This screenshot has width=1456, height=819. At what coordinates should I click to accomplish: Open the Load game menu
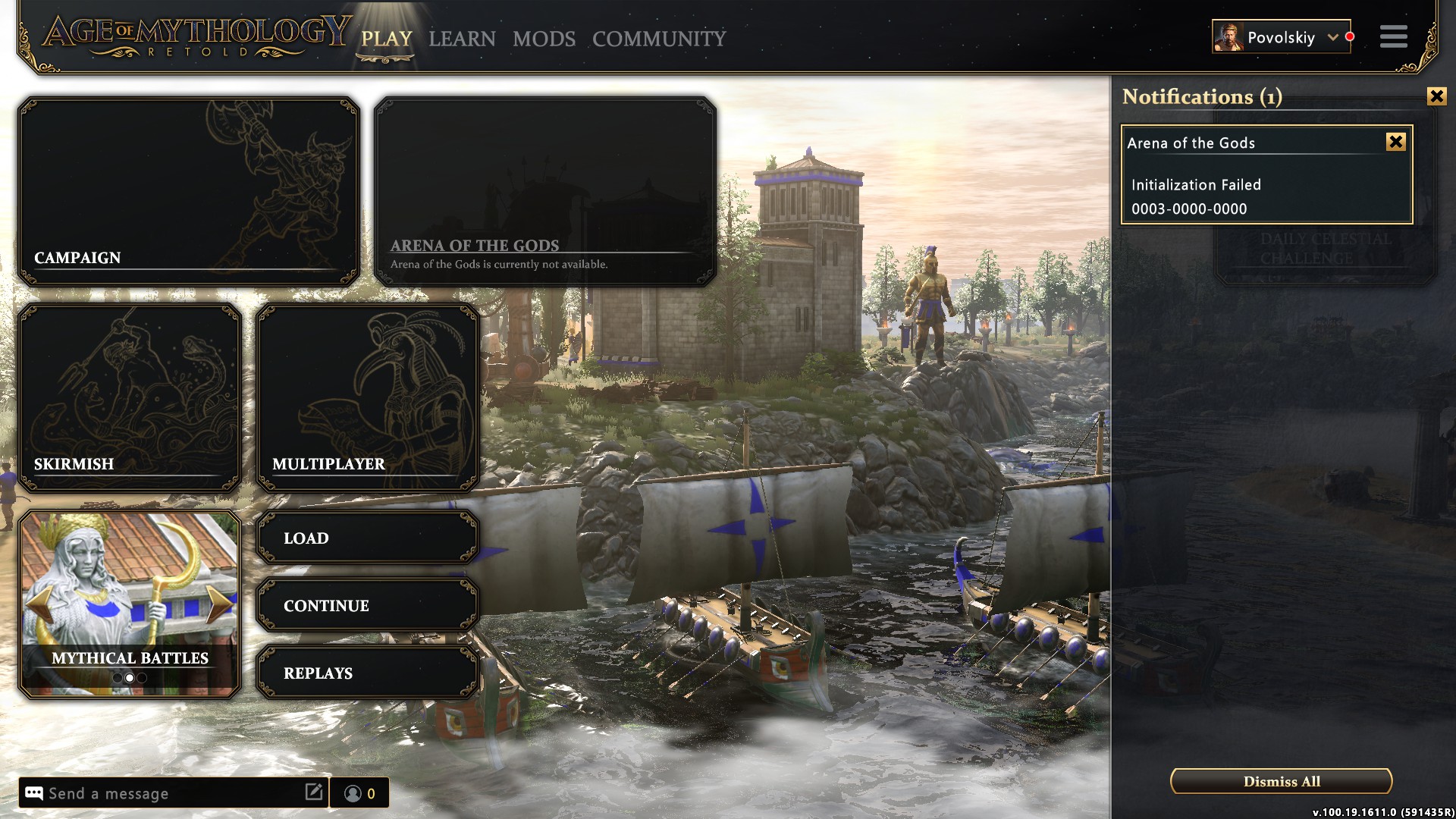click(368, 538)
